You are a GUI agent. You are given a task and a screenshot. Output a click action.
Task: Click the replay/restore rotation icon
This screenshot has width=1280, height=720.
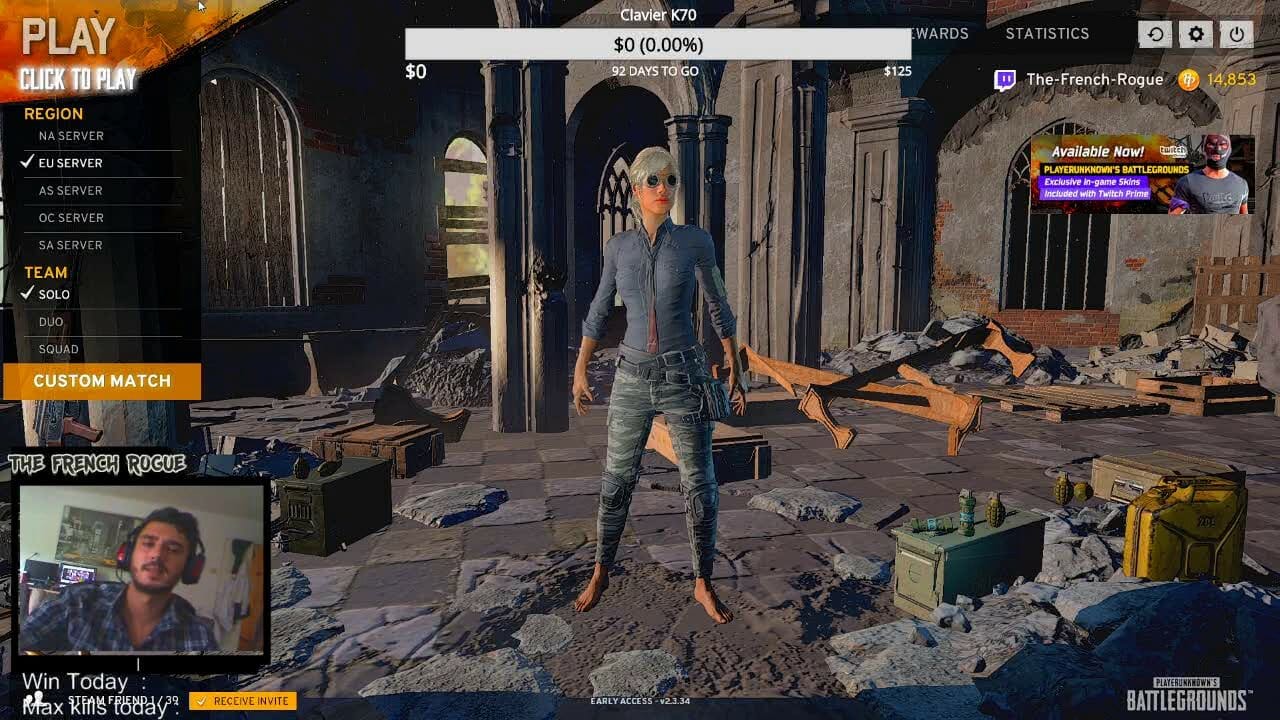(x=1155, y=33)
